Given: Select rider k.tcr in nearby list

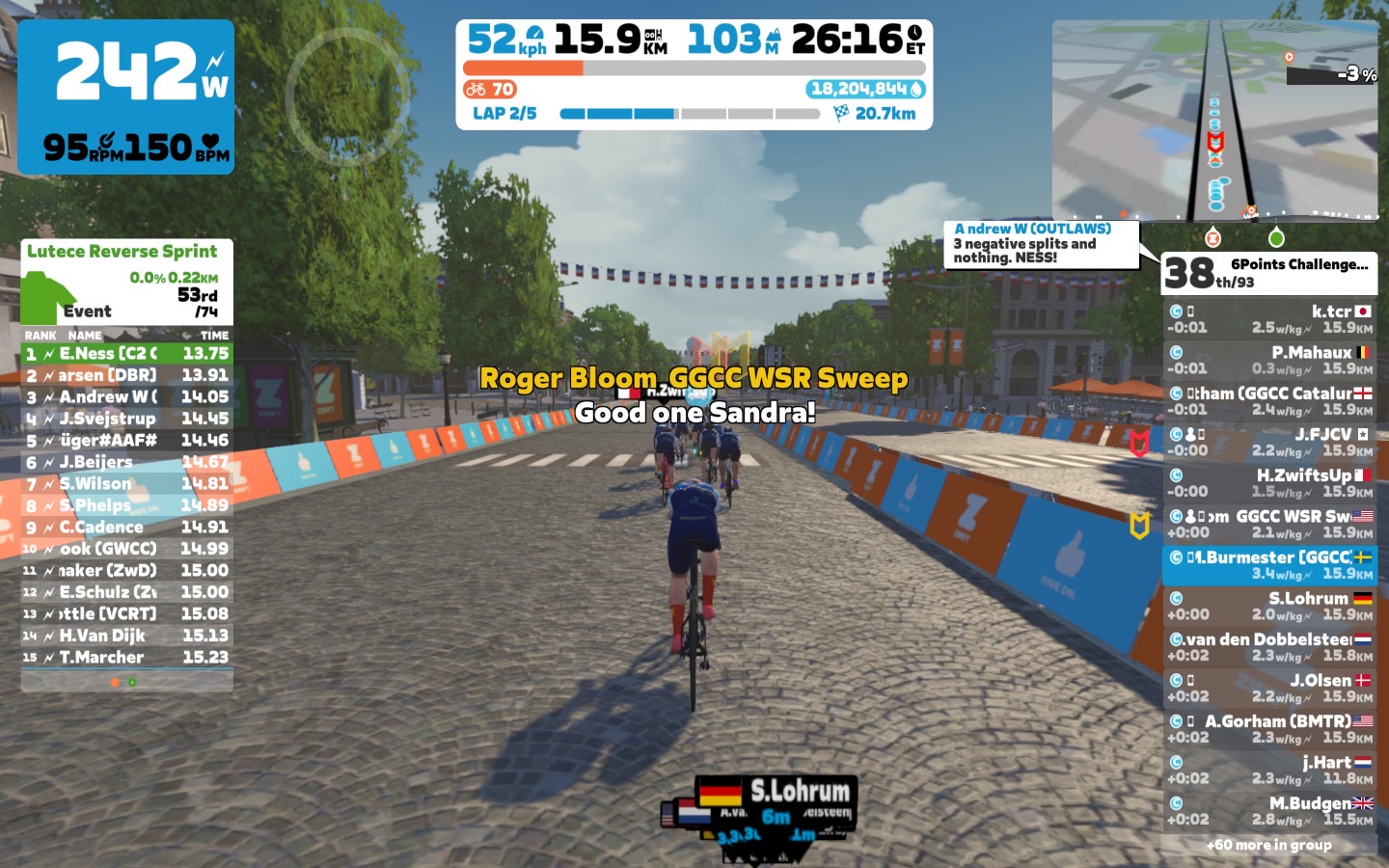Looking at the screenshot, I should tap(1269, 319).
